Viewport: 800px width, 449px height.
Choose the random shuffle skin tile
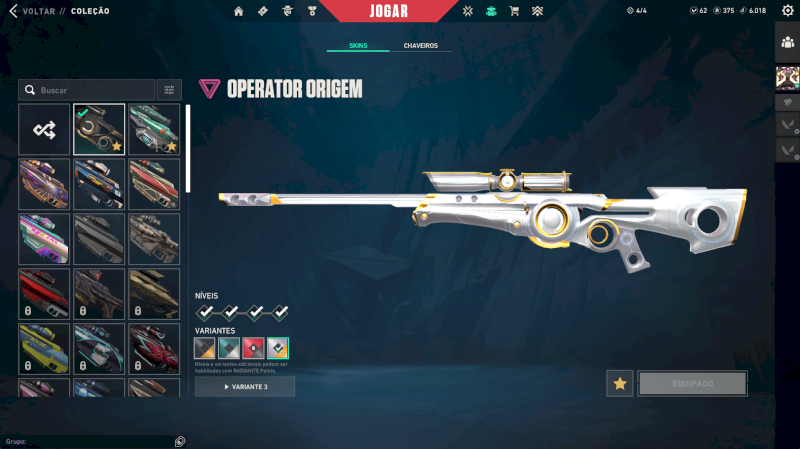[44, 129]
